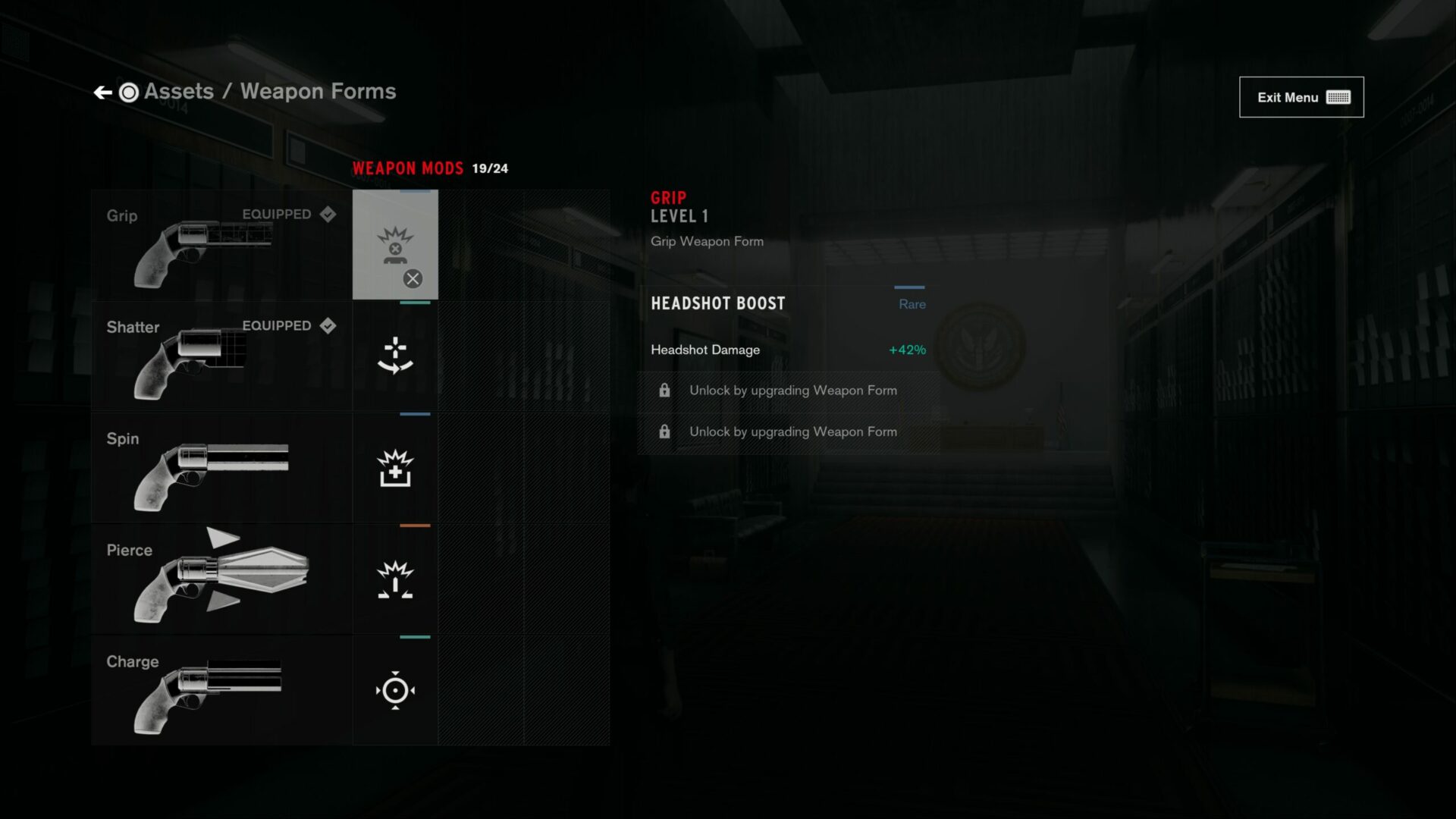Select the explosion-plus mod icon for Spin

click(394, 467)
